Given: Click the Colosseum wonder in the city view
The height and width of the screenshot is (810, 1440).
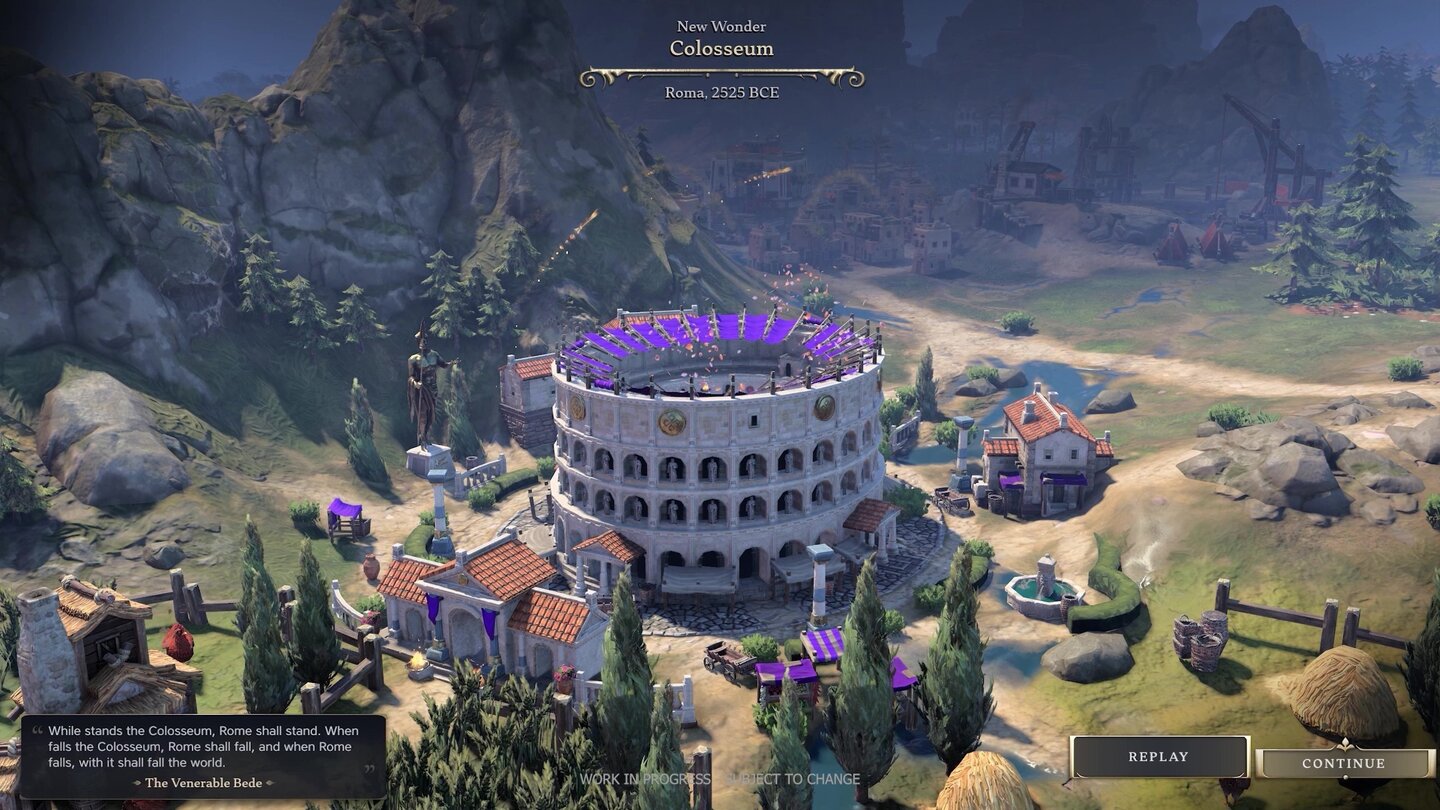Looking at the screenshot, I should 715,470.
